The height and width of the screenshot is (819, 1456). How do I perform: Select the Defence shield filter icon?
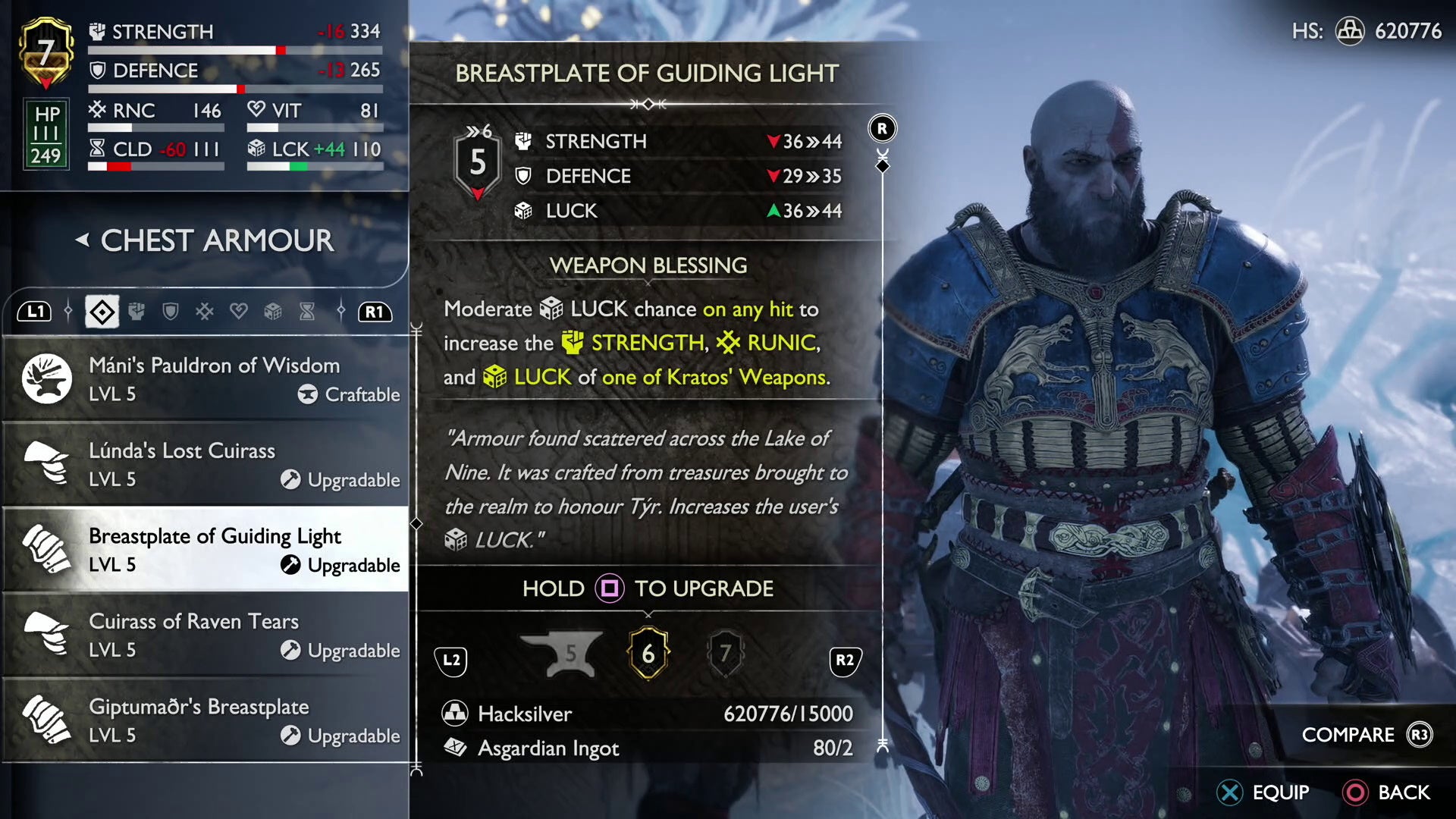[171, 311]
